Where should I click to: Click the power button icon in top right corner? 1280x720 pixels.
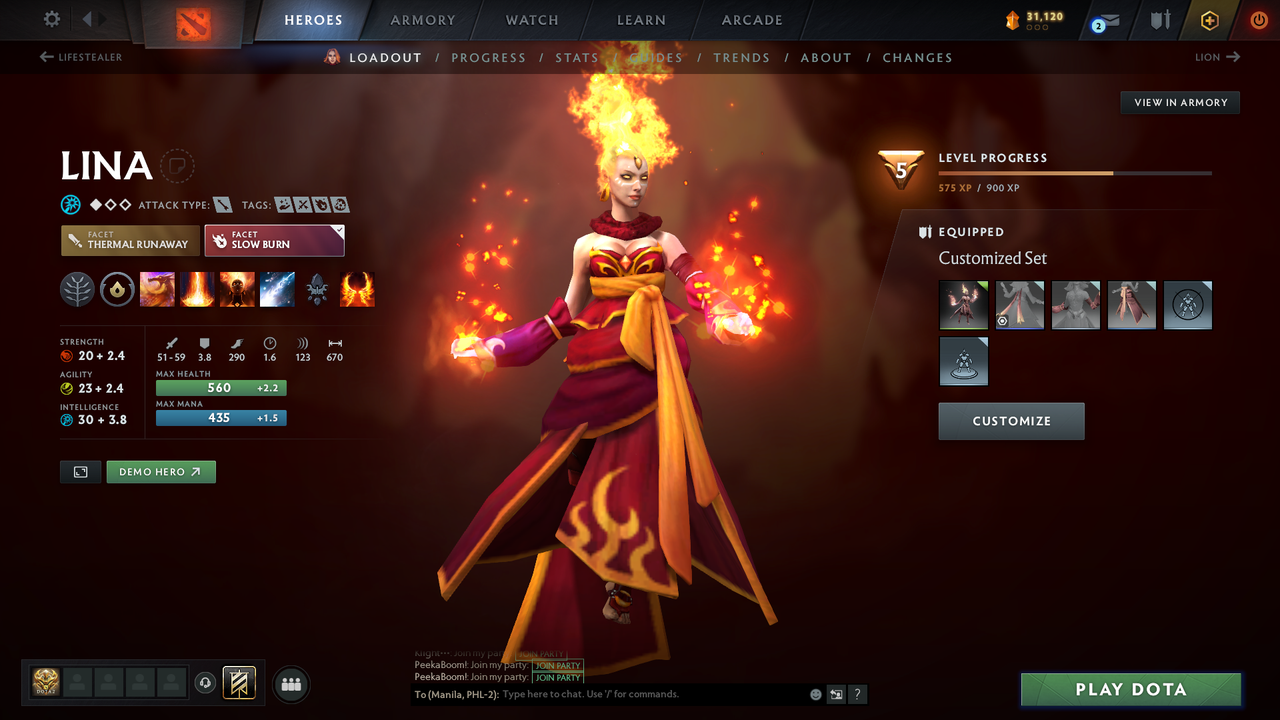1258,19
